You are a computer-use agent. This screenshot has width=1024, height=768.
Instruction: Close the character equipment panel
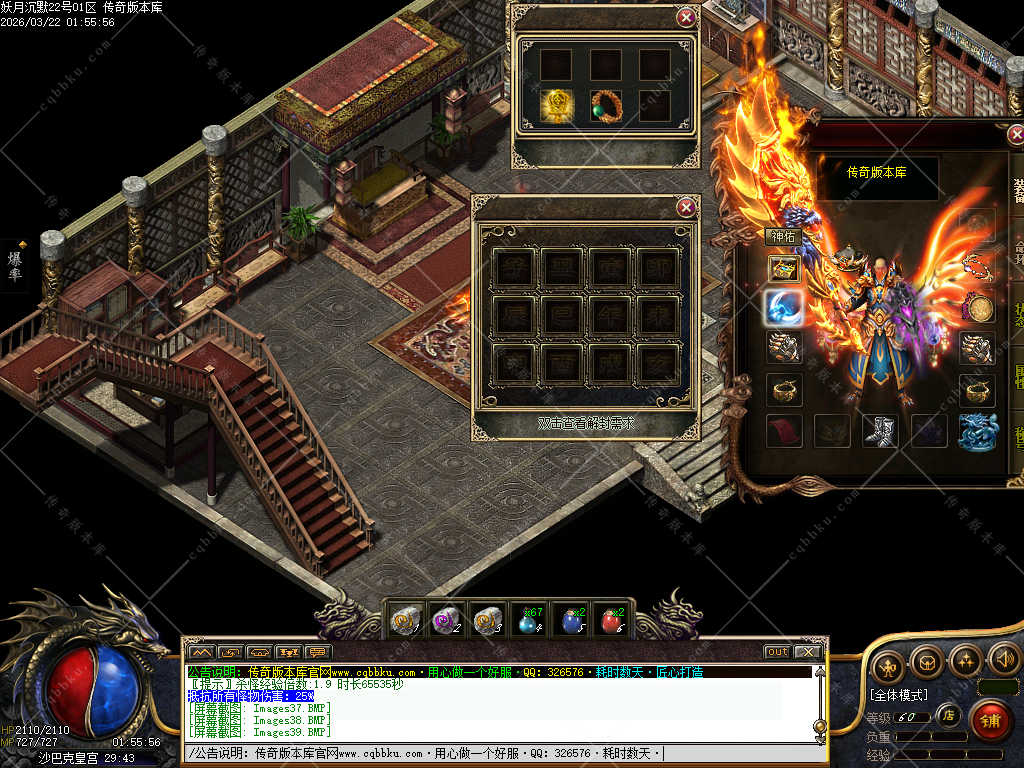[x=1017, y=135]
